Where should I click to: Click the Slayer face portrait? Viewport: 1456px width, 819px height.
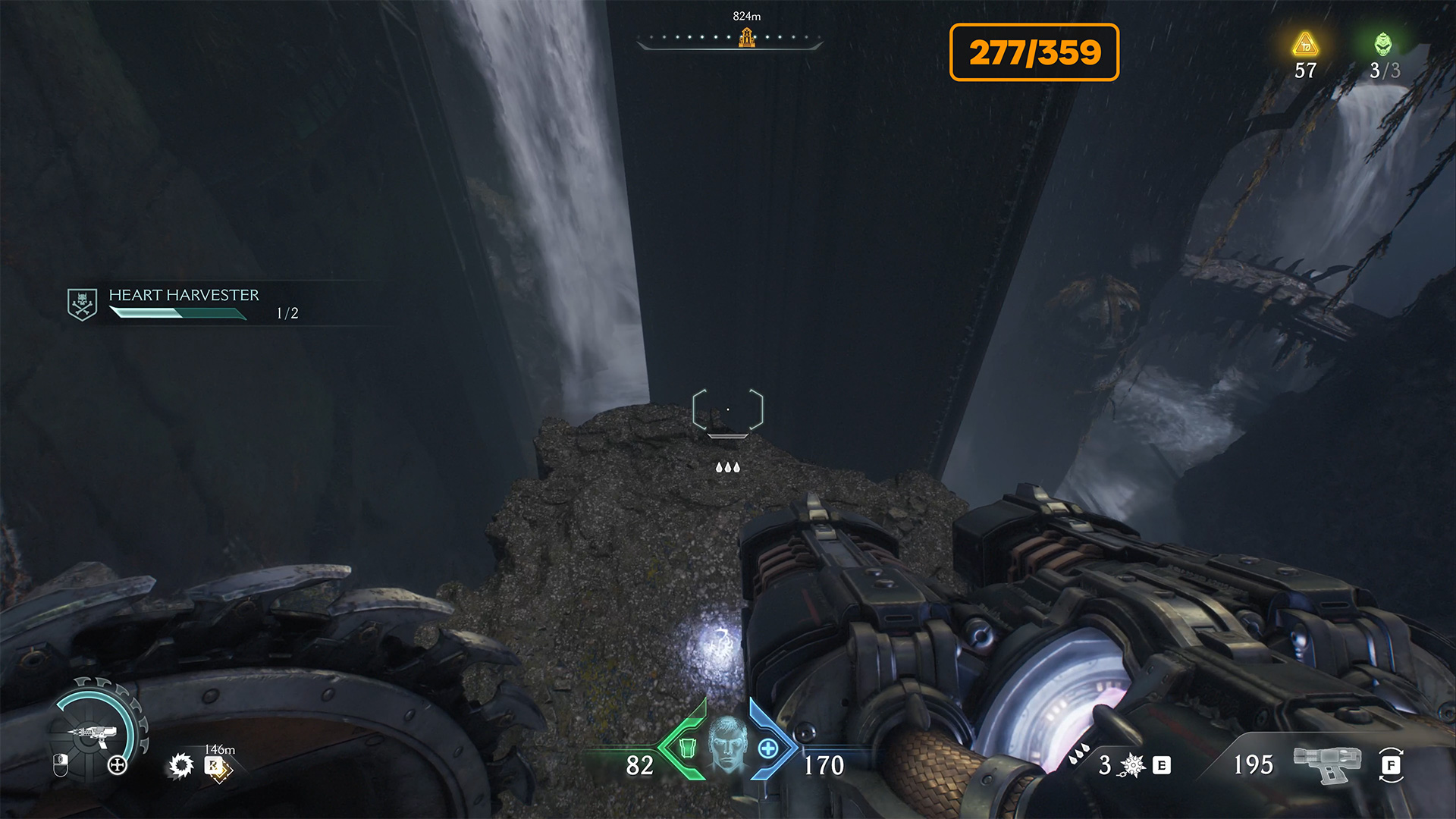click(727, 744)
